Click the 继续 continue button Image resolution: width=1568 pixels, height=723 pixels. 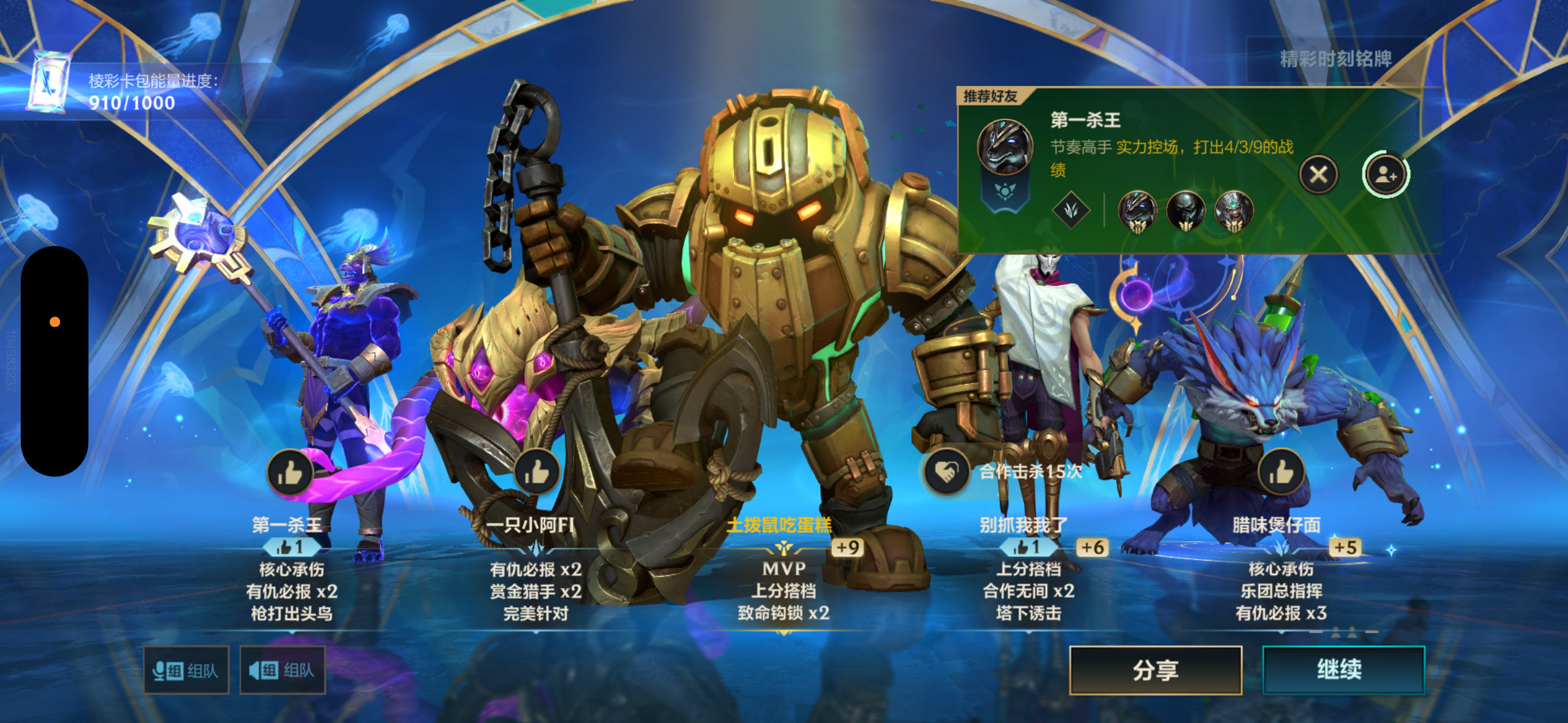coord(1342,670)
